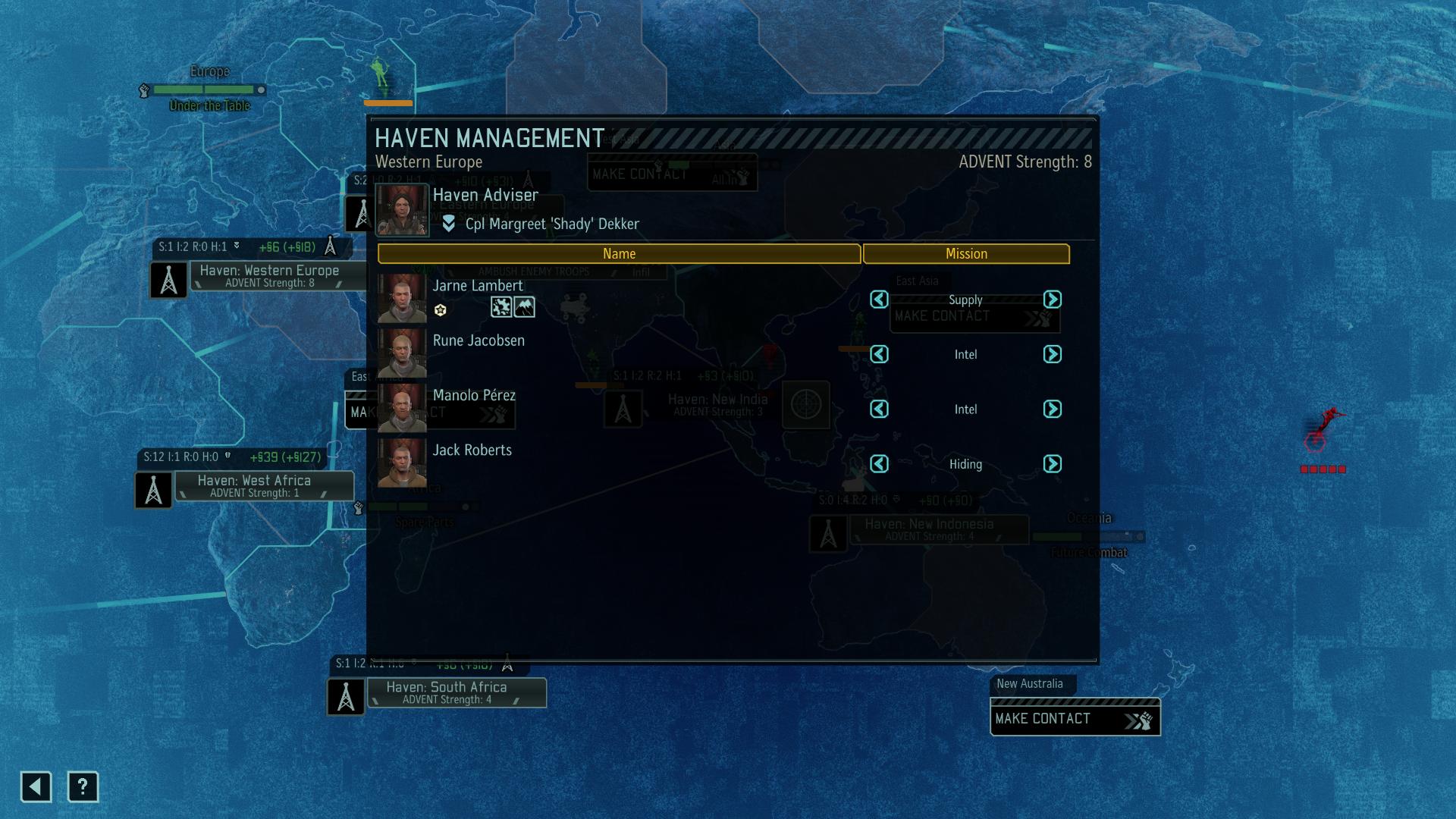Switch Manolo Pérez's mission forward
Image resolution: width=1456 pixels, height=819 pixels.
pyautogui.click(x=1052, y=409)
